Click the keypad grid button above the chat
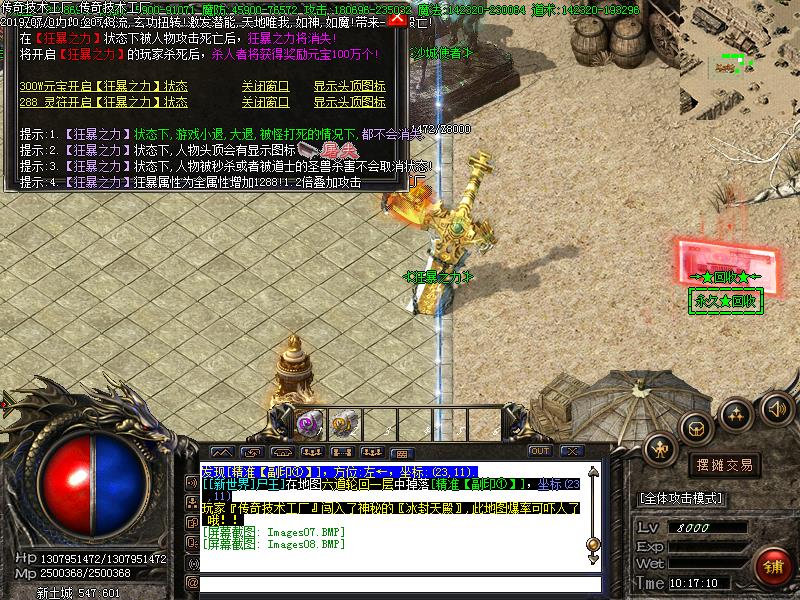 click(403, 452)
